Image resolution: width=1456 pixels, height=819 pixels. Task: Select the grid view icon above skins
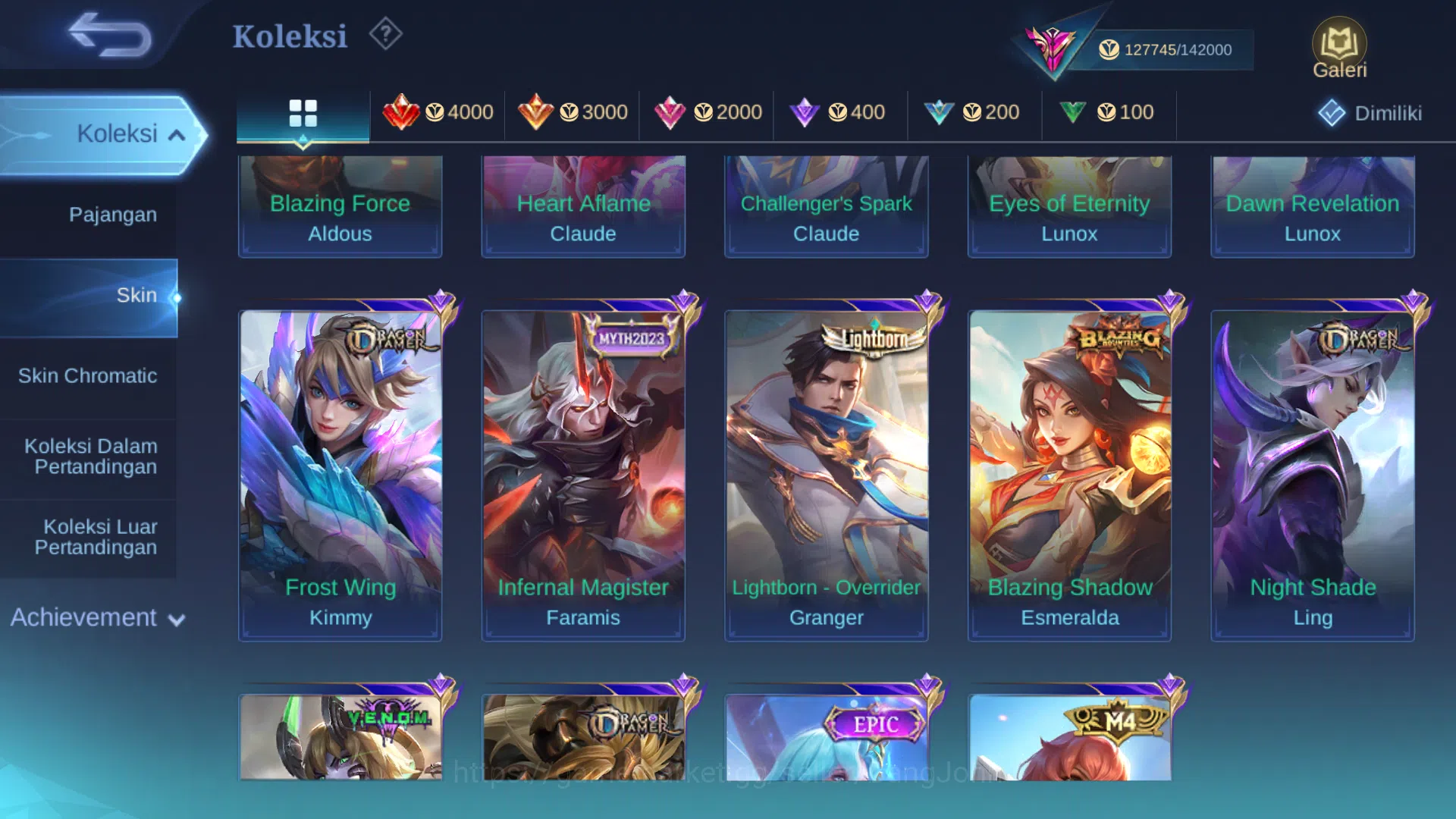(x=303, y=112)
